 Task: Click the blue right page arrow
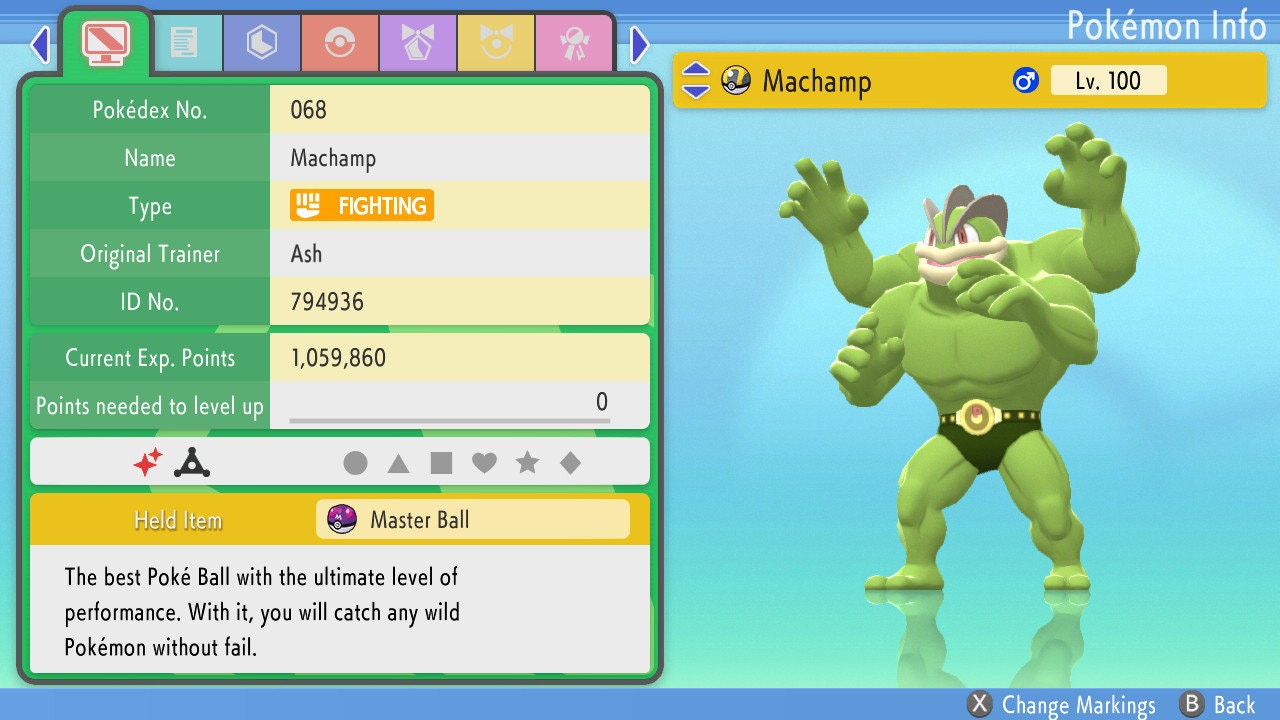point(638,45)
